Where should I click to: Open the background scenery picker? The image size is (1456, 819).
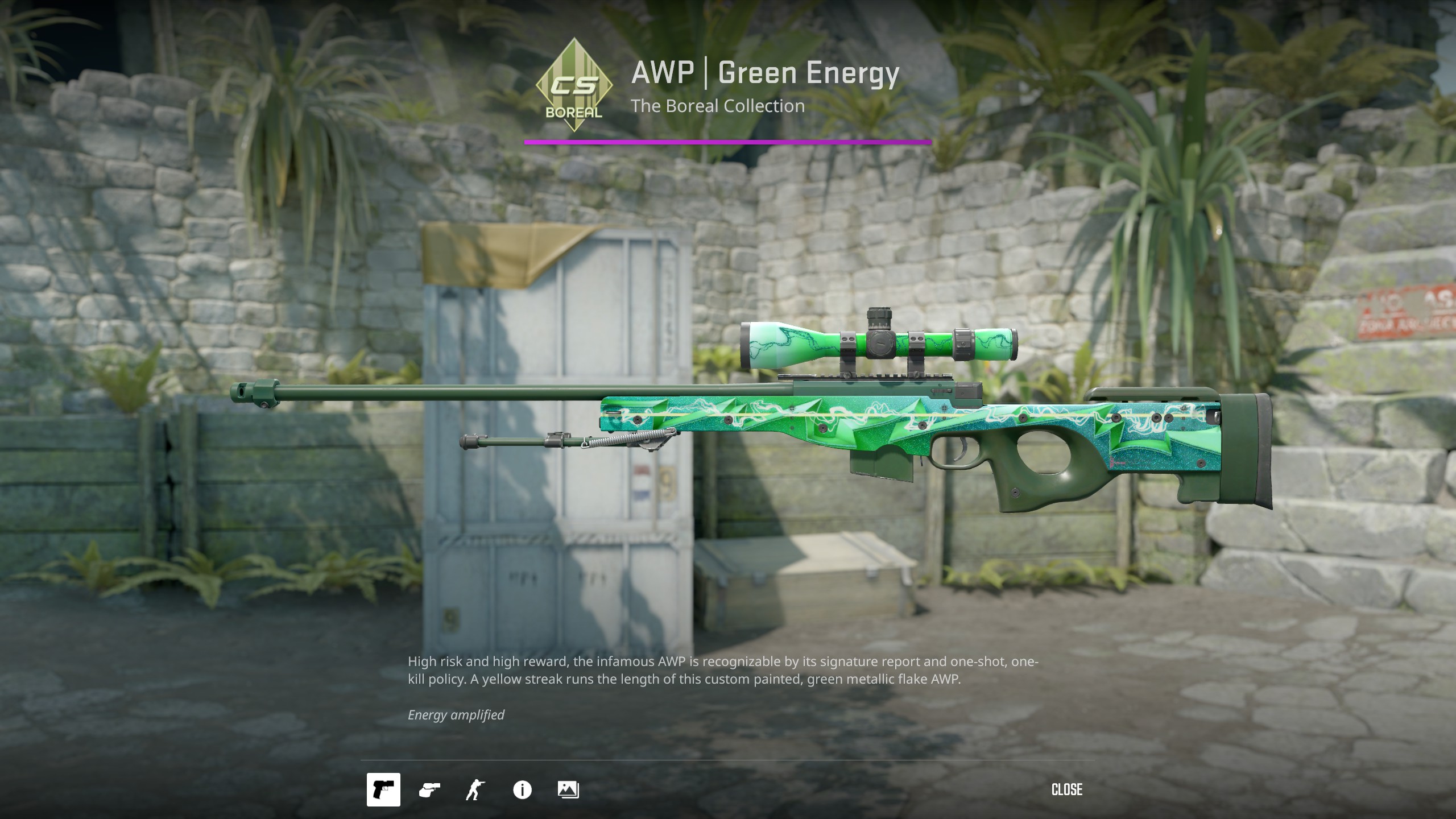pos(568,789)
